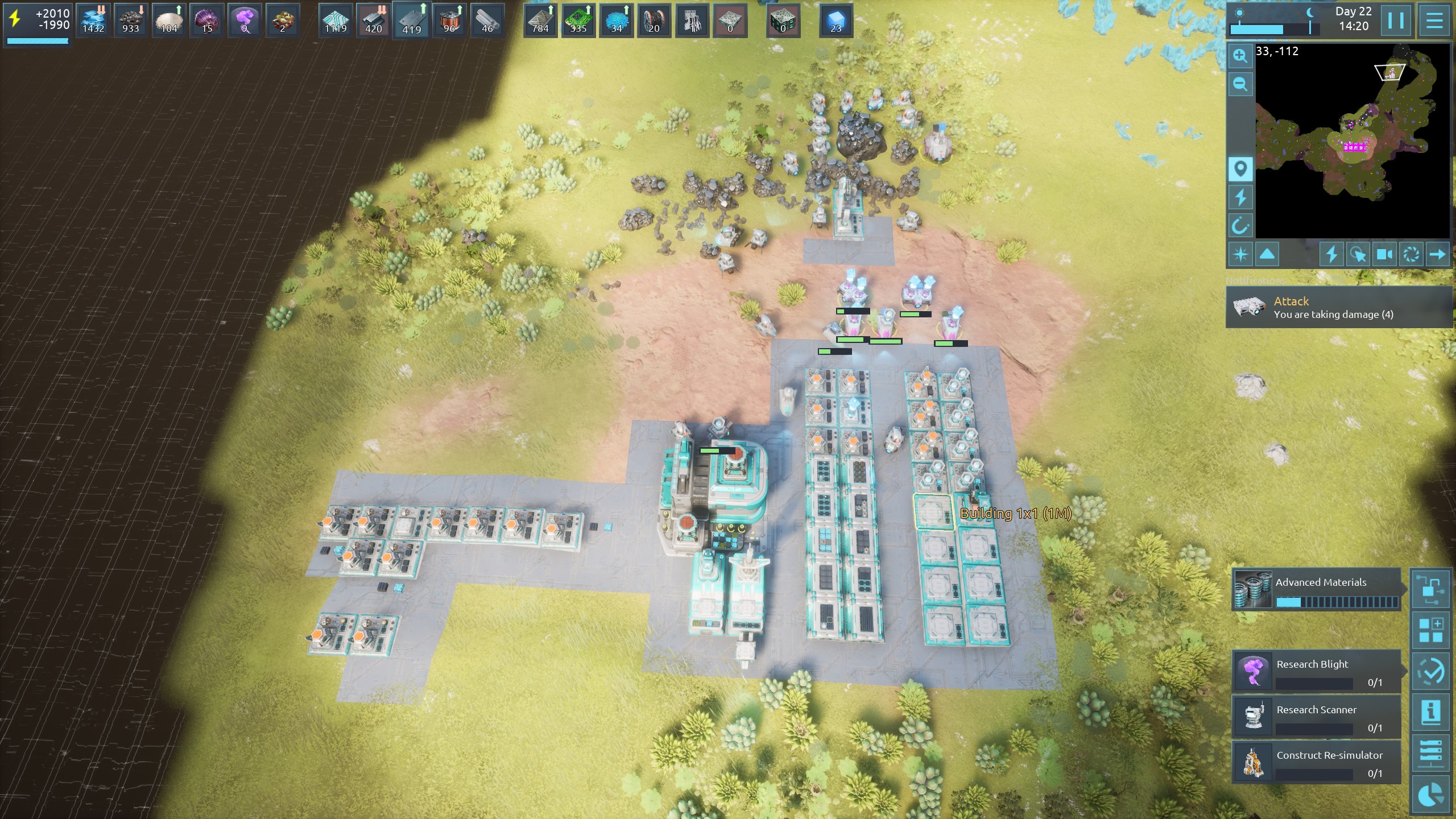The width and height of the screenshot is (1456, 819).
Task: Click the compass star button under the minimap
Action: pos(1240,254)
